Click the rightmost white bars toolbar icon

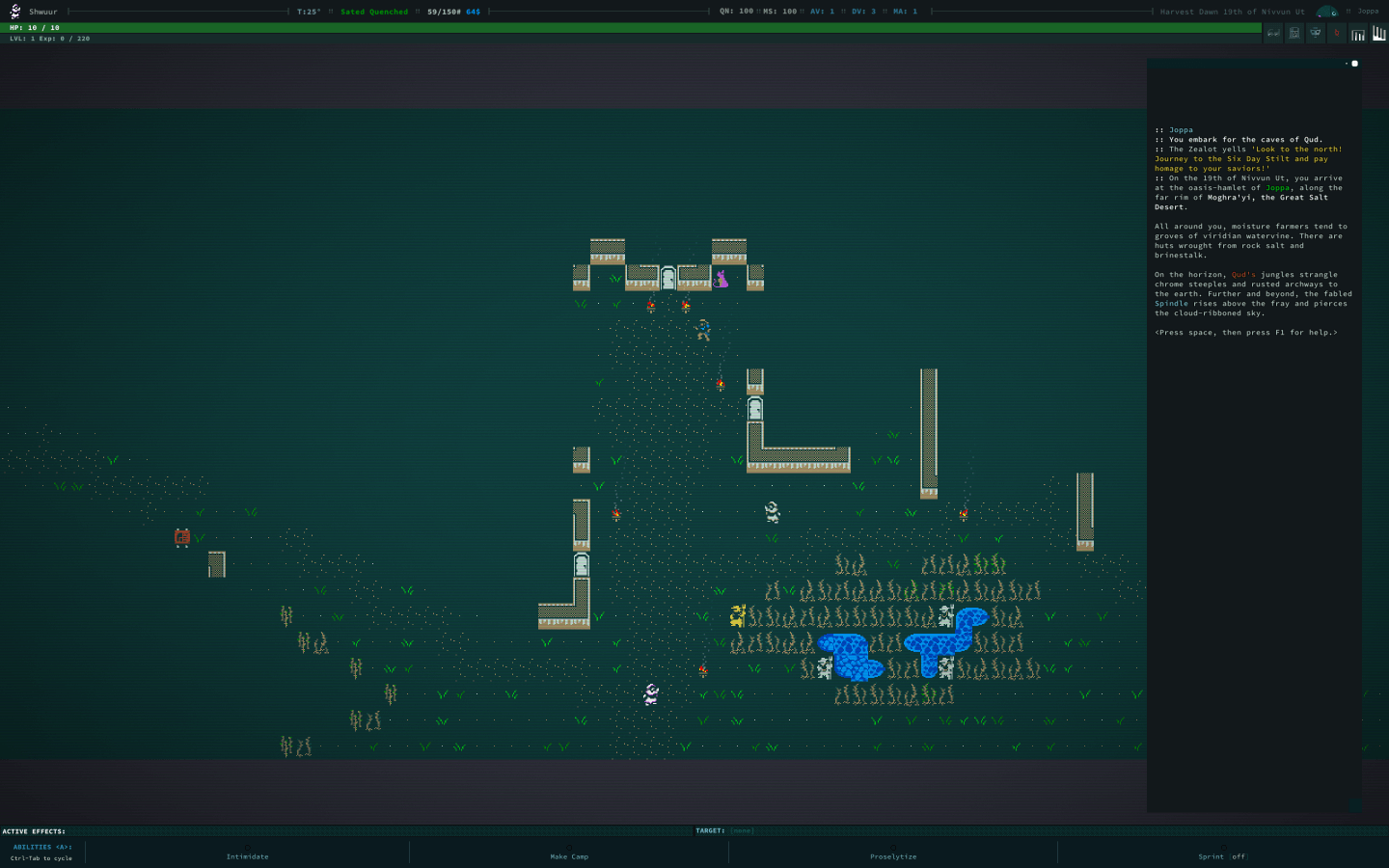point(1379,32)
